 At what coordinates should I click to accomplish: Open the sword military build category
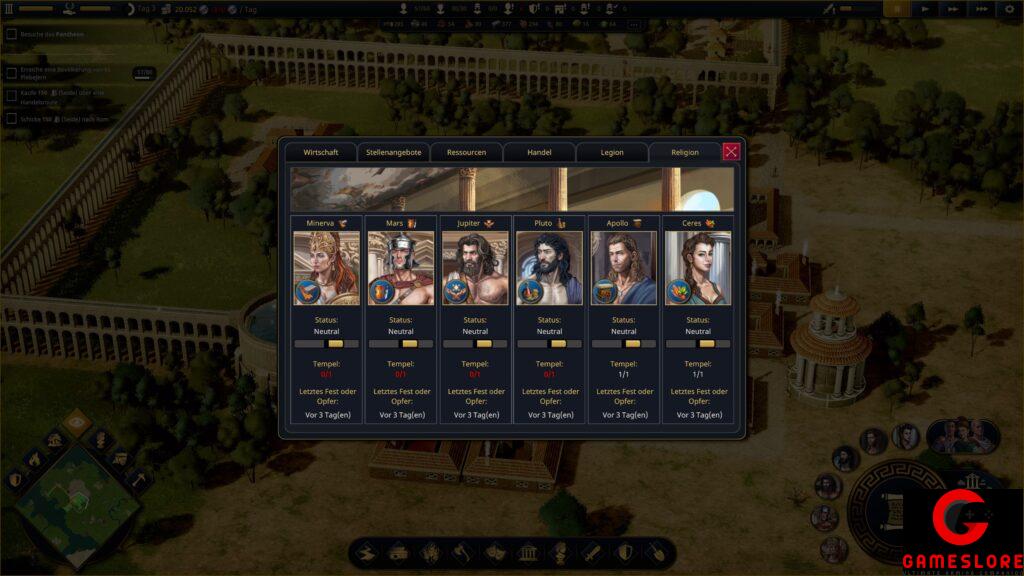[x=592, y=552]
